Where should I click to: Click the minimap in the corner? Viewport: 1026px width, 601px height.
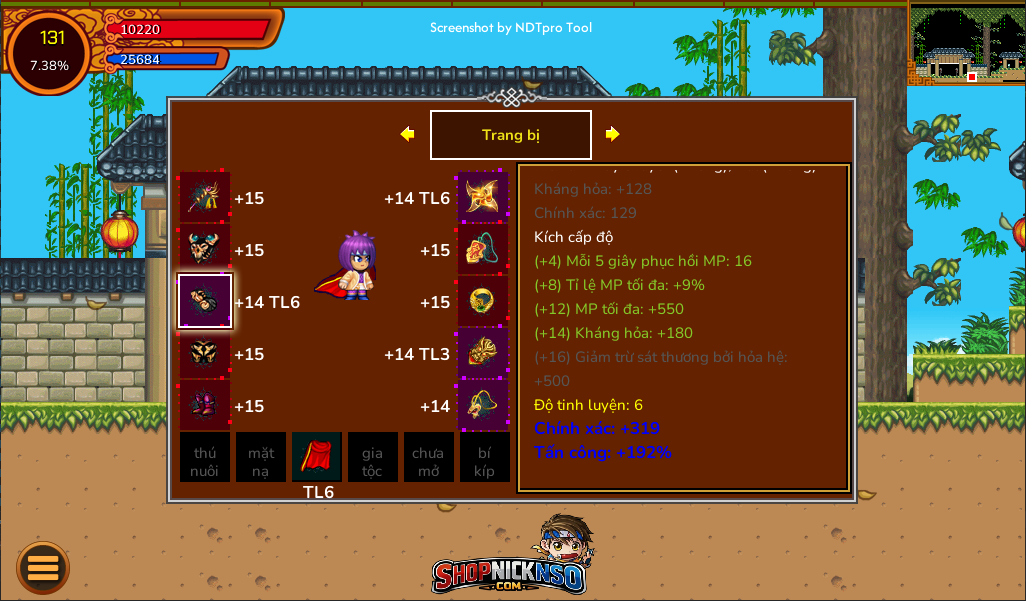967,45
